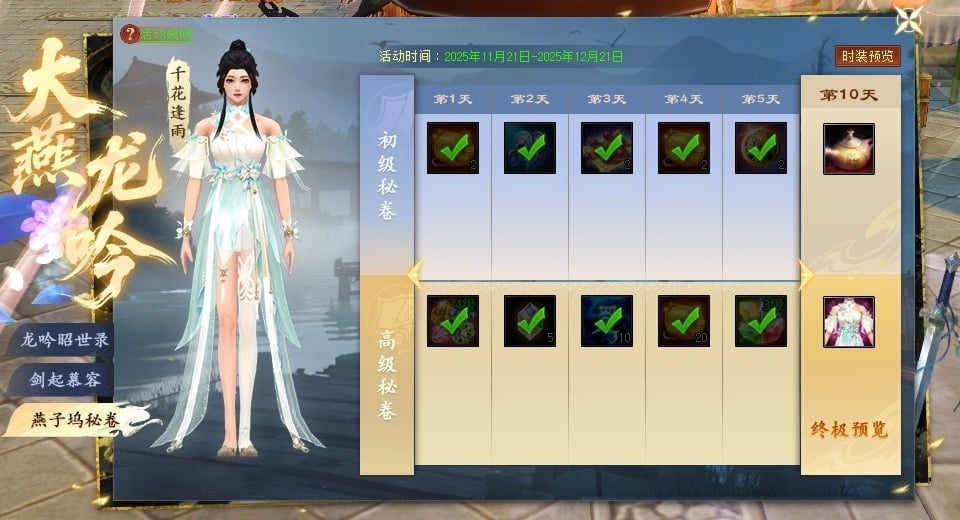Switch to the 龙吟昭世录 tab
Viewport: 960px width, 520px height.
[x=66, y=339]
